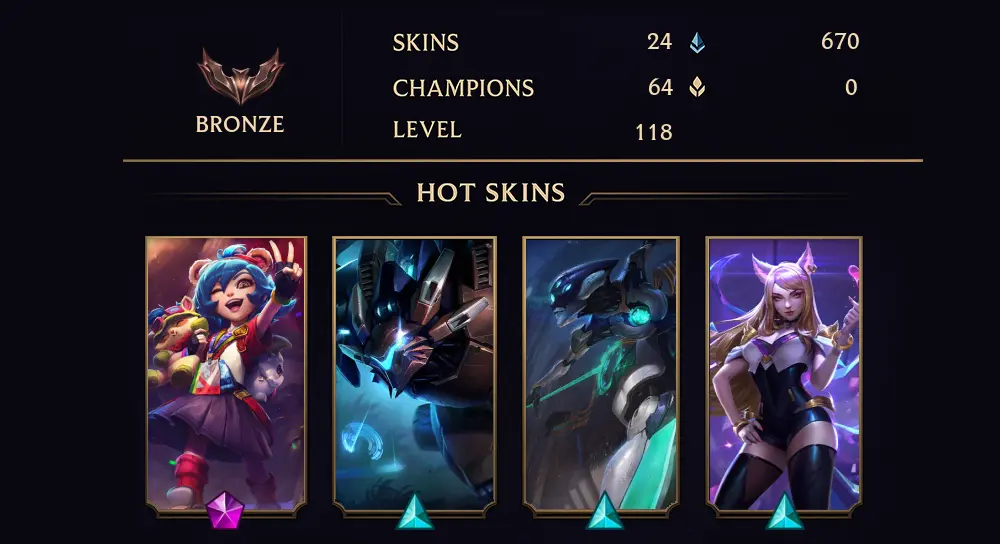Click the teal epic gem under K/DA Ahri
1000x544 pixels.
point(785,512)
